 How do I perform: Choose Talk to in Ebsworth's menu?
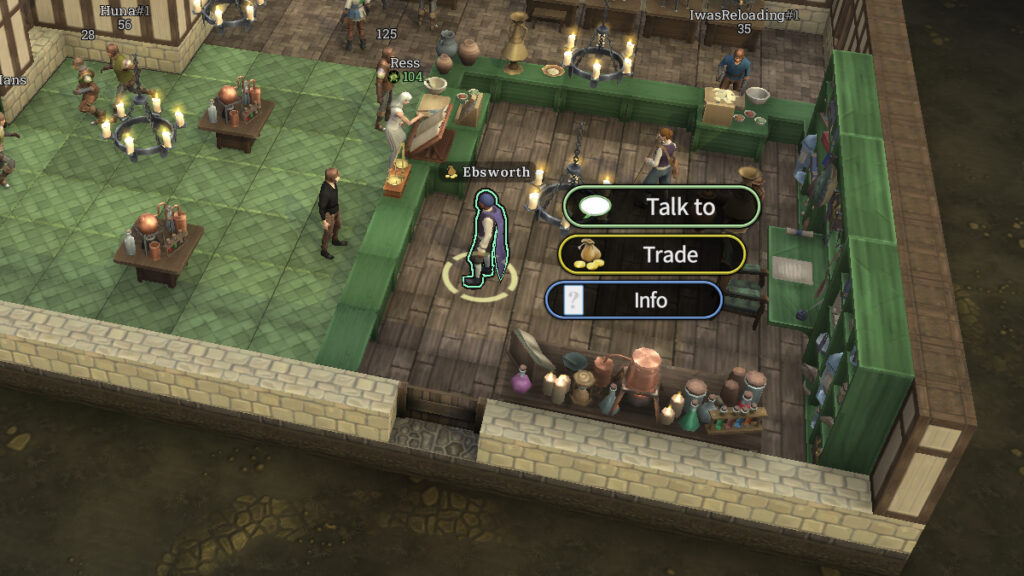click(662, 207)
